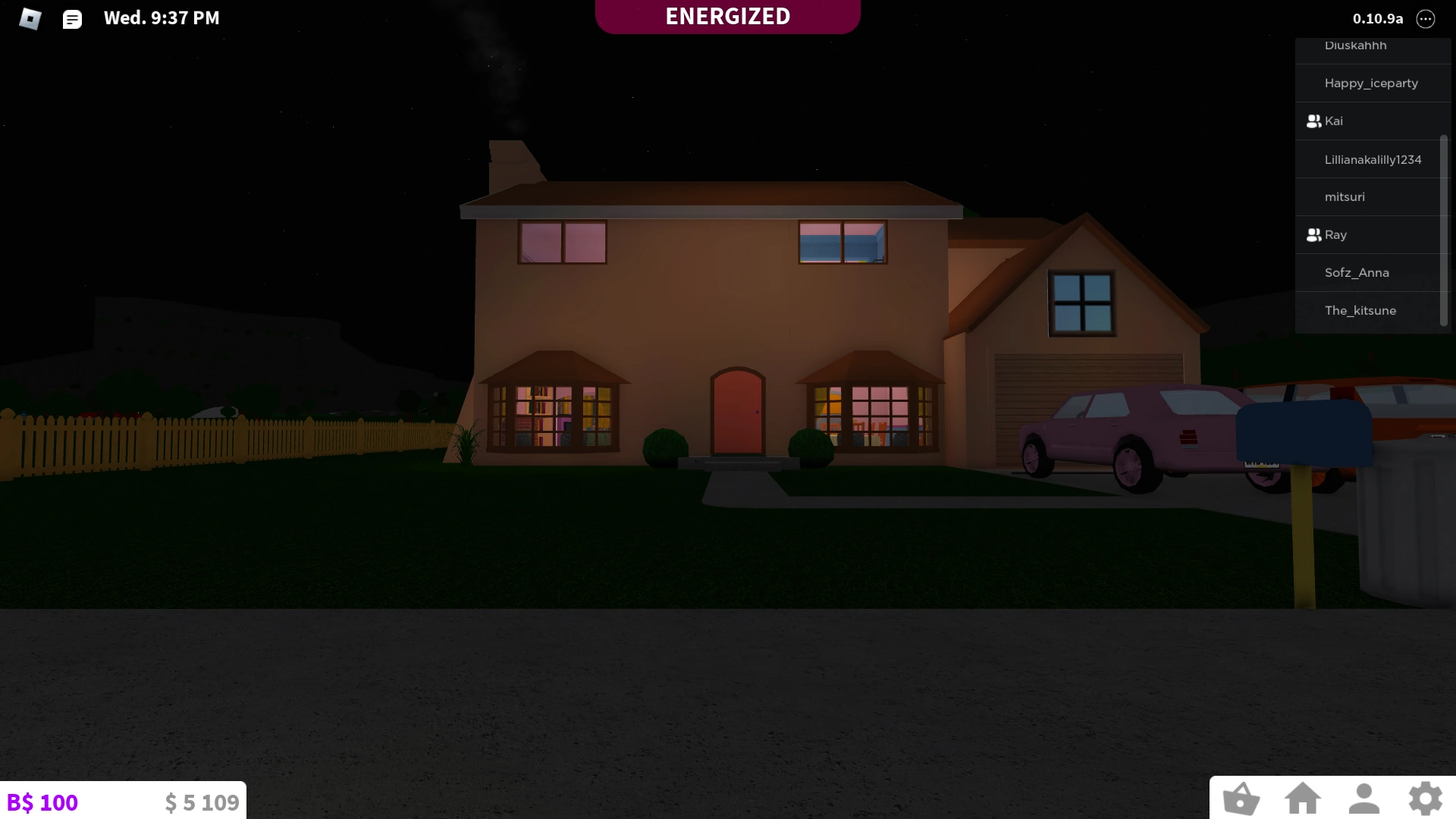Image resolution: width=1456 pixels, height=819 pixels.
Task: Open the settings gear icon
Action: (1425, 798)
